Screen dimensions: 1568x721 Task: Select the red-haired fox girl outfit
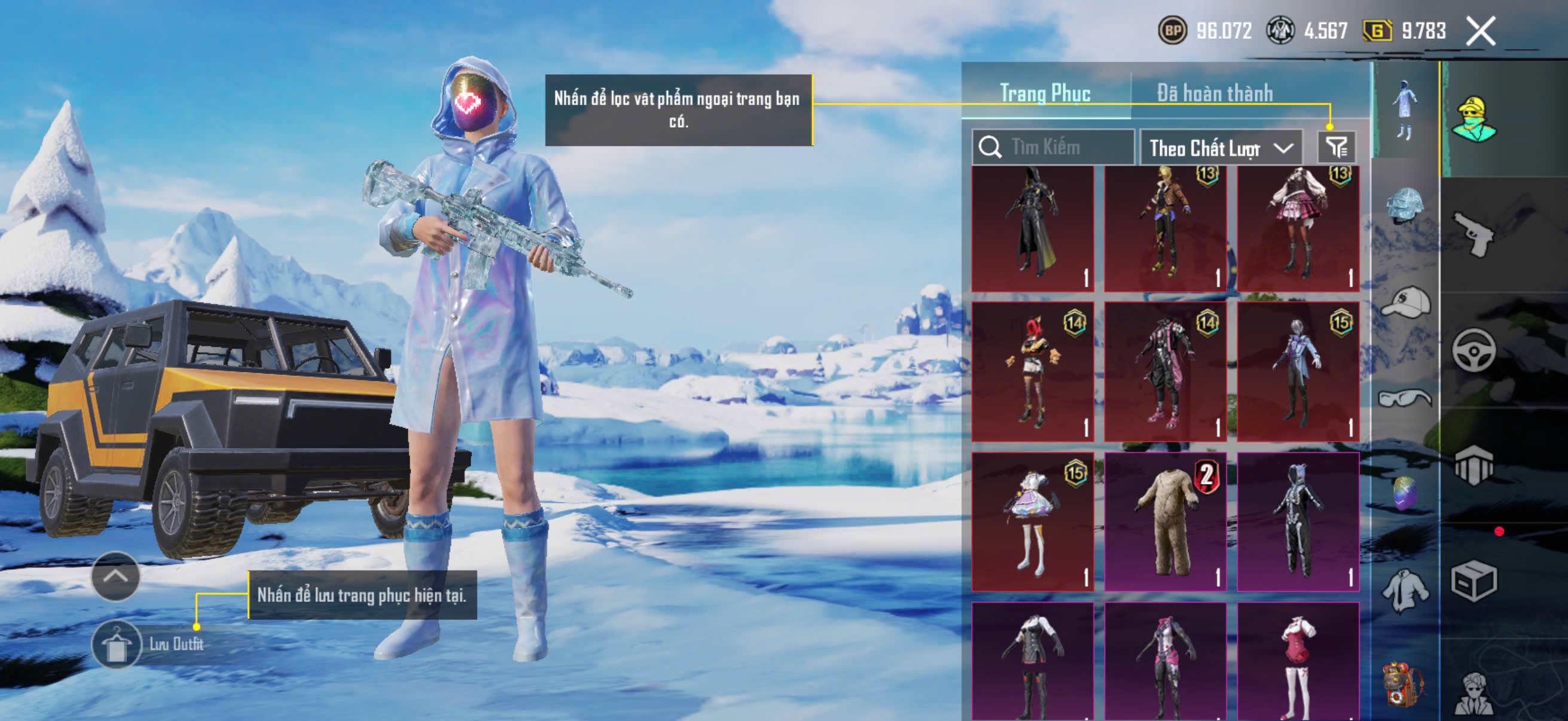point(1032,372)
